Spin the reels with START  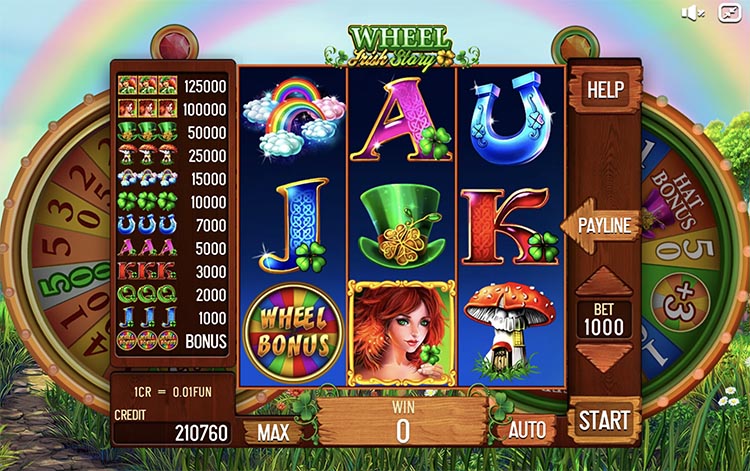[x=605, y=419]
